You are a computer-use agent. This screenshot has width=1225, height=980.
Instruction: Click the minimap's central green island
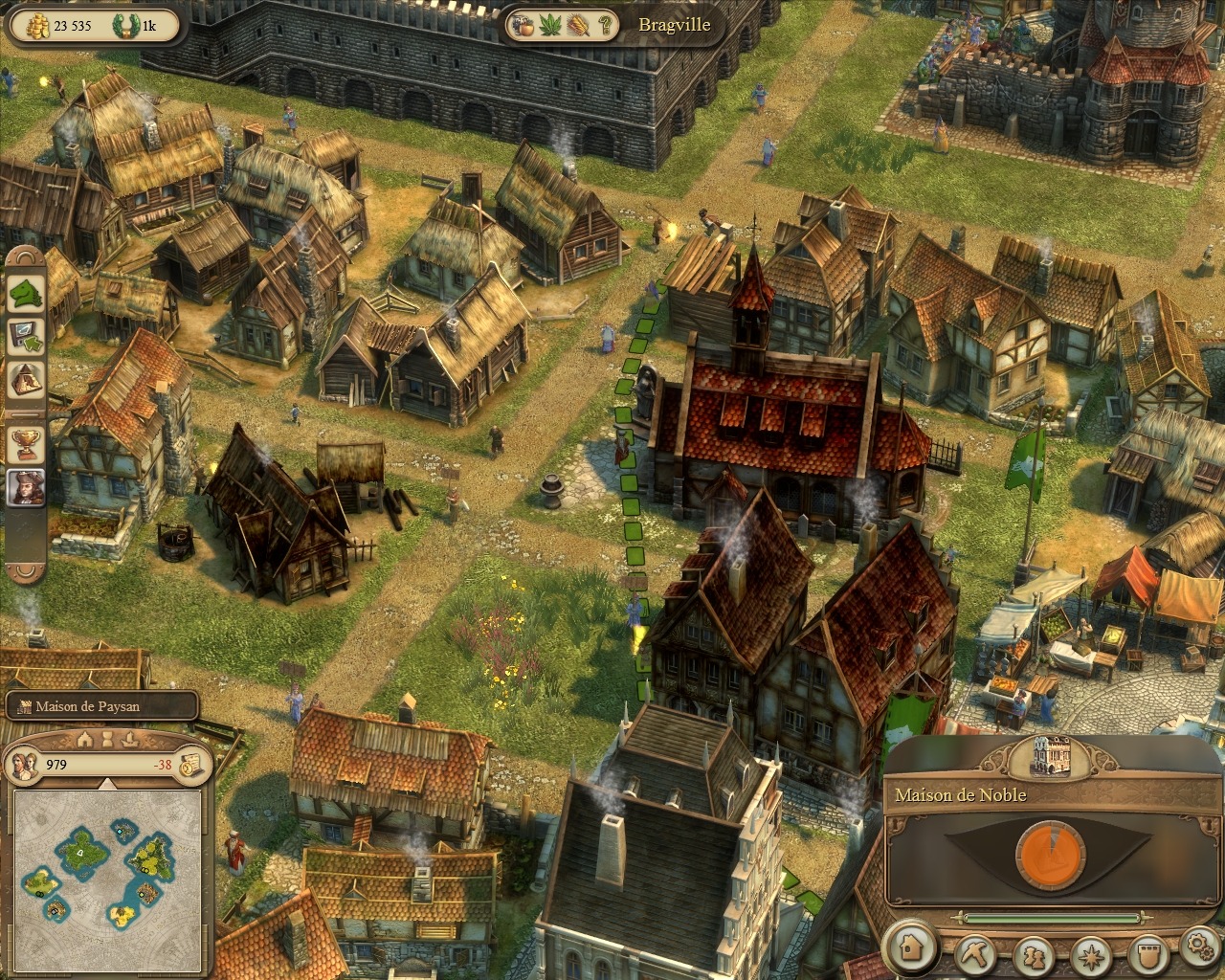tap(82, 846)
